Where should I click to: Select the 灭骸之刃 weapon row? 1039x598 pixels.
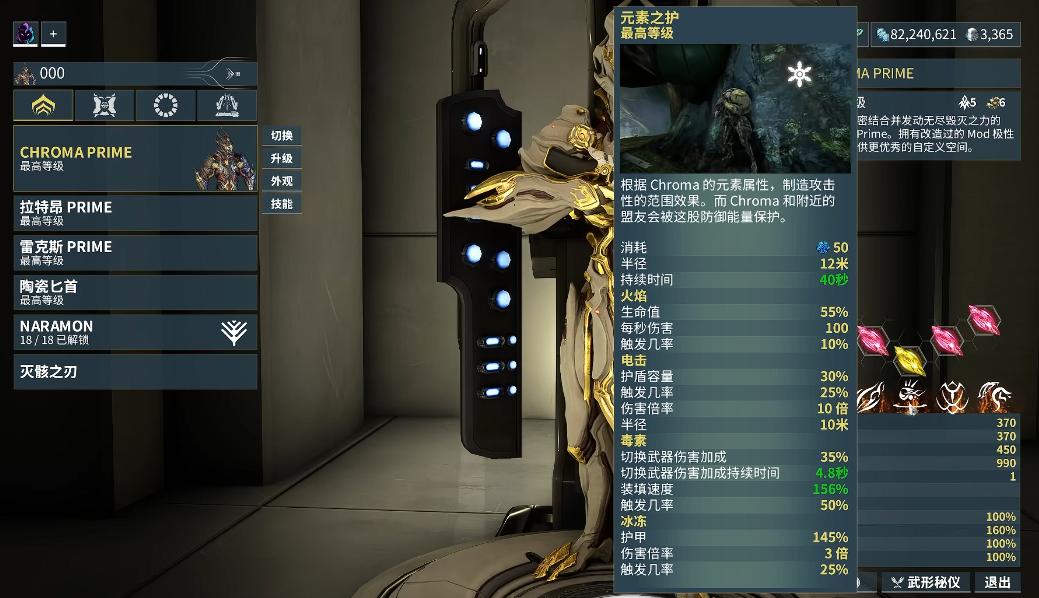(135, 371)
